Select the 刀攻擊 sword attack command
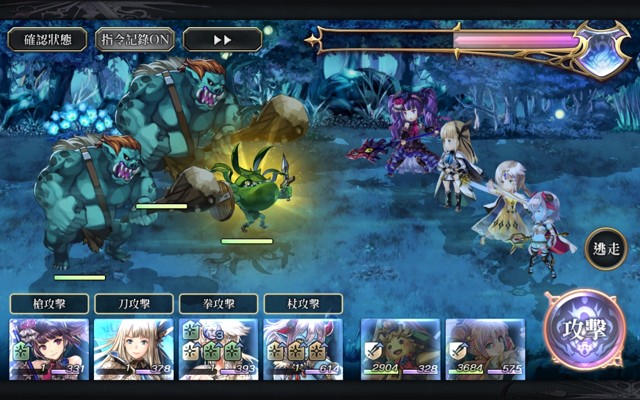Viewport: 640px width, 400px height. pyautogui.click(x=134, y=303)
